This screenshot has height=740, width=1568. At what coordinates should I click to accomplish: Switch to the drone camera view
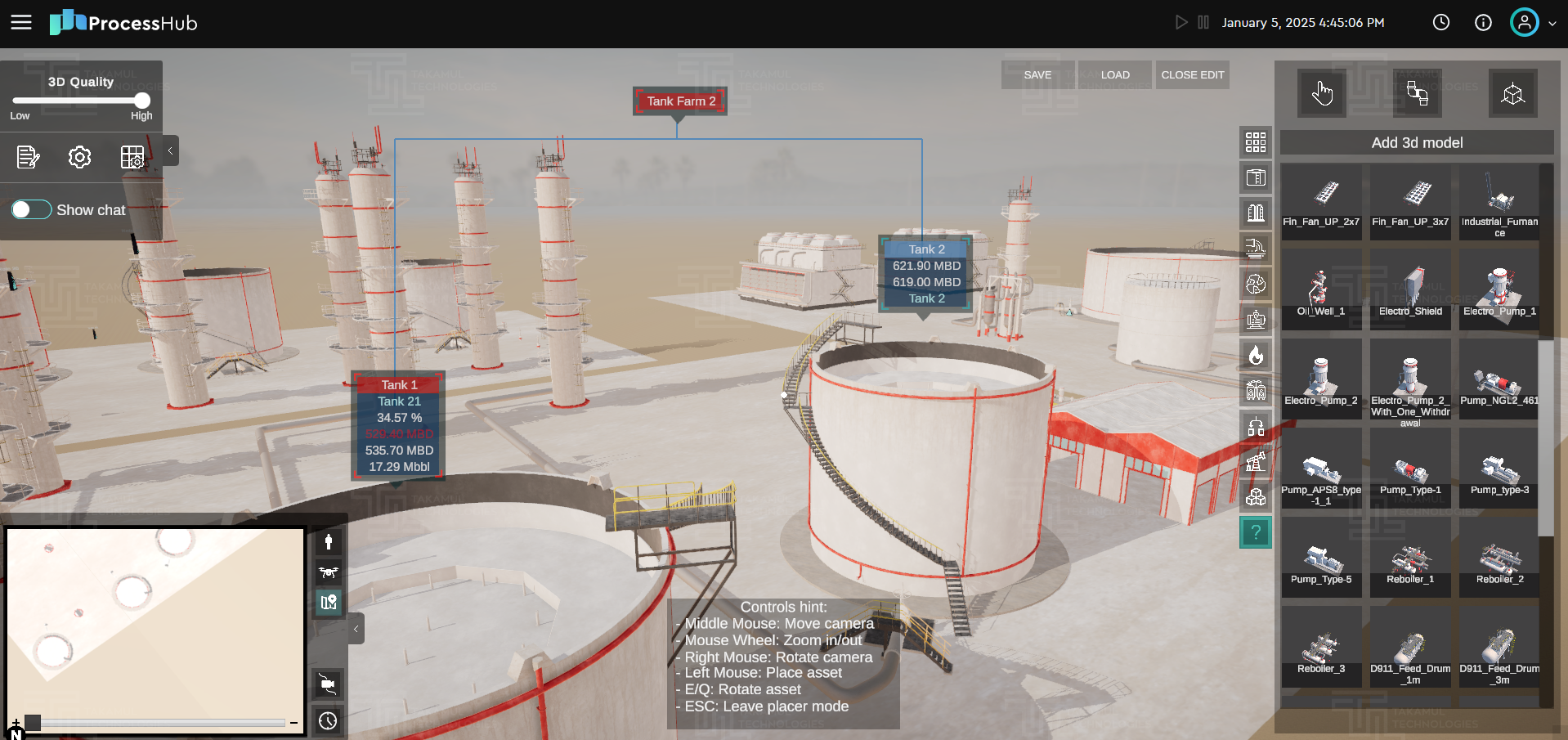coord(329,572)
